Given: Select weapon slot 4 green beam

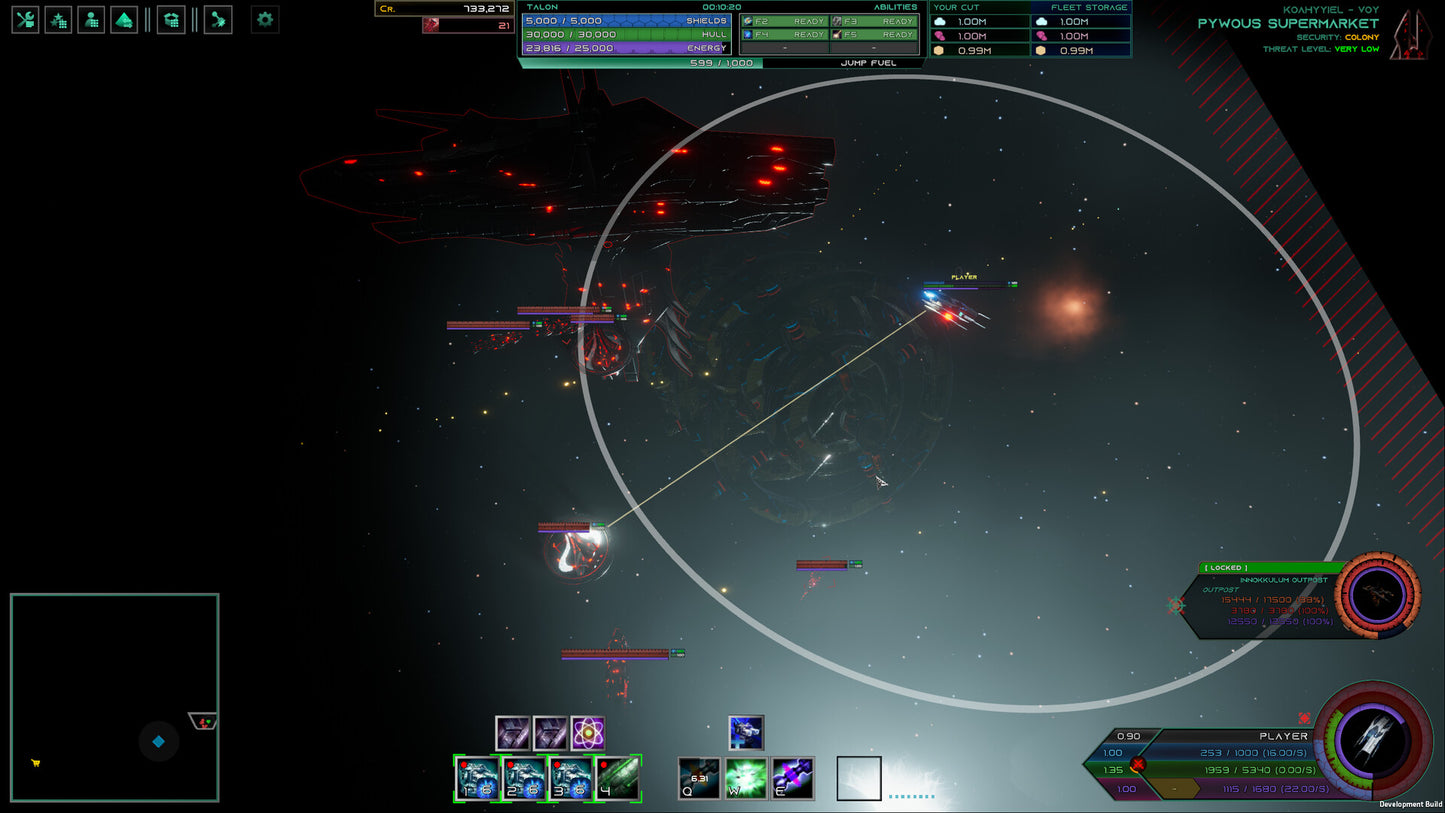Looking at the screenshot, I should click(618, 778).
